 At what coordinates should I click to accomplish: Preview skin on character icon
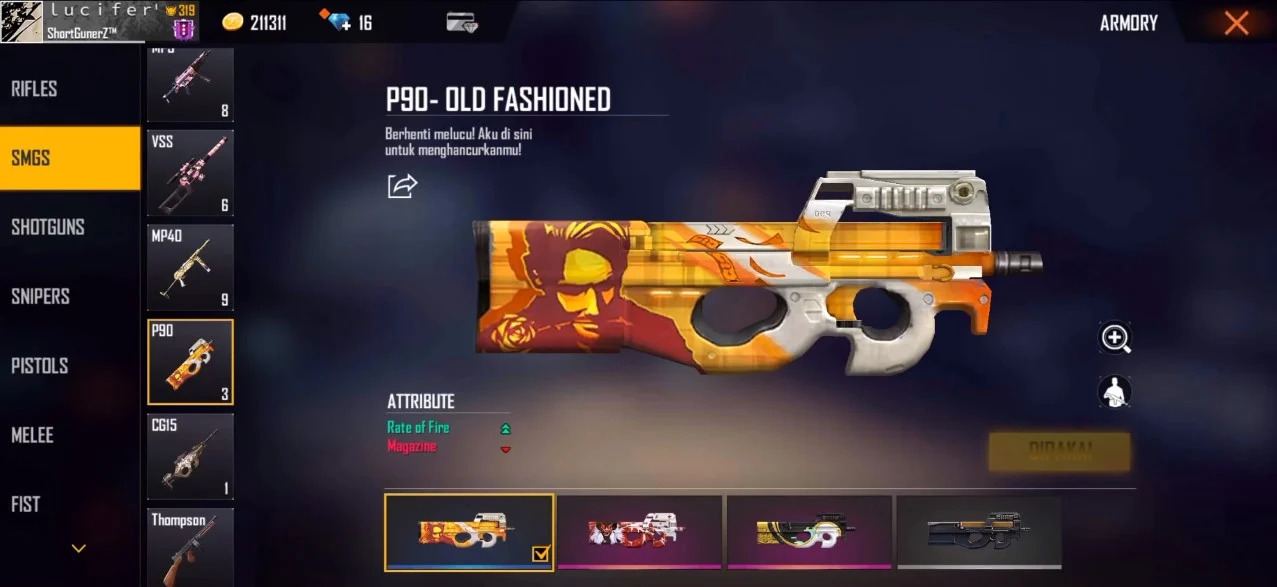pos(1115,391)
